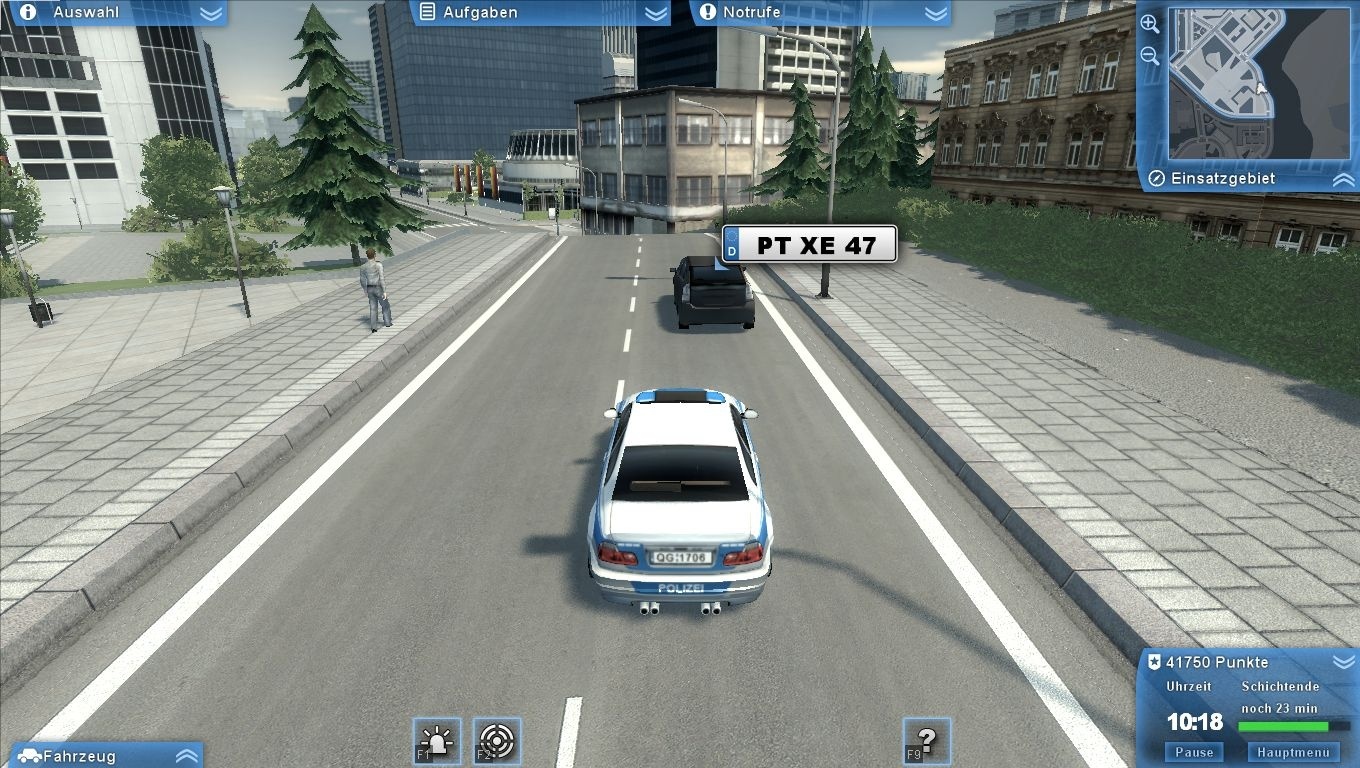Zoom in on the minimap with the plus magnifier

(1150, 24)
